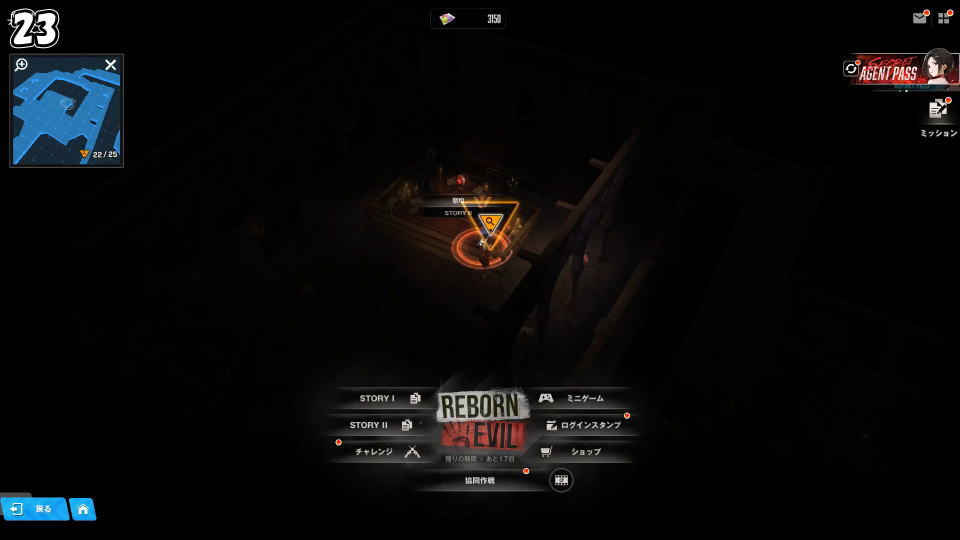The height and width of the screenshot is (540, 960).
Task: Open the mail envelope icon
Action: point(919,18)
